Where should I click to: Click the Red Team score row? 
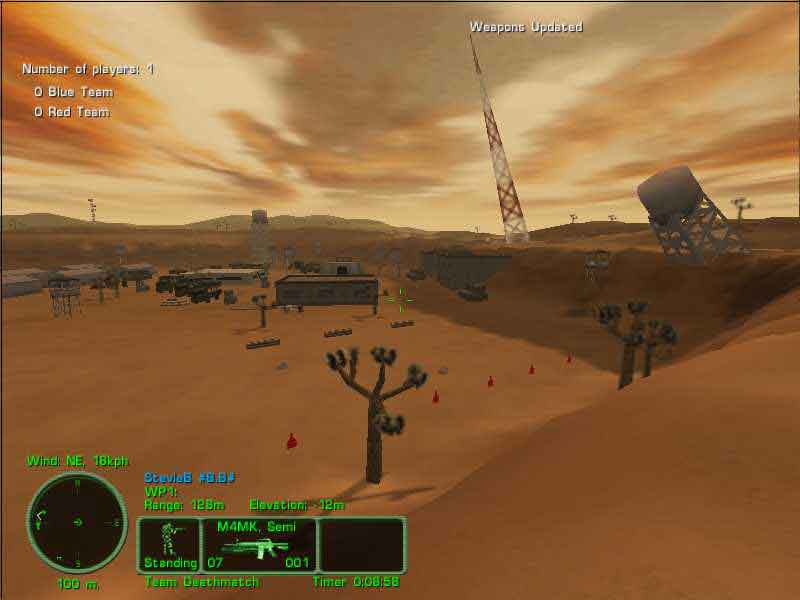[x=71, y=112]
